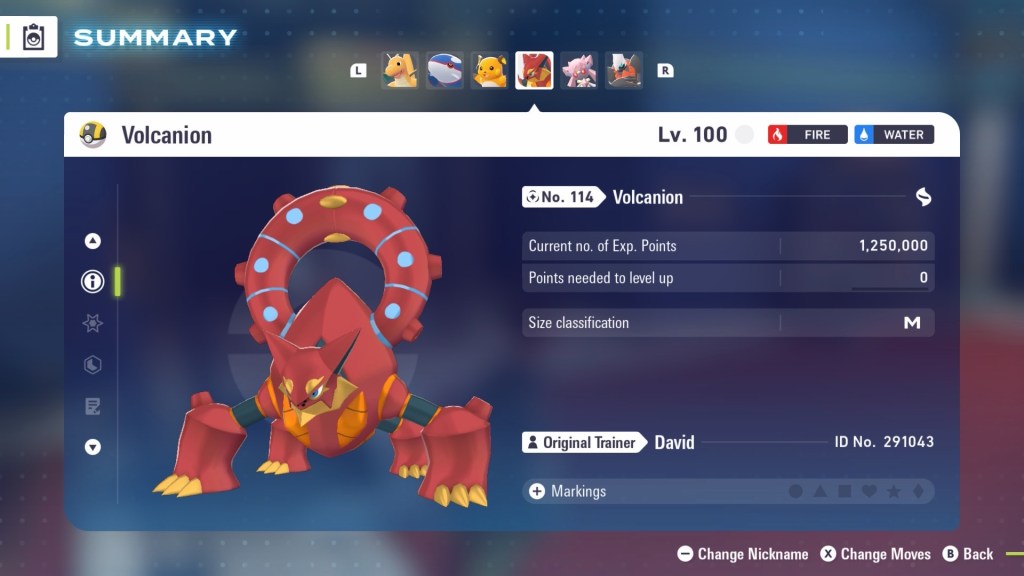Open the notes page tab
This screenshot has width=1024, height=576.
(93, 406)
